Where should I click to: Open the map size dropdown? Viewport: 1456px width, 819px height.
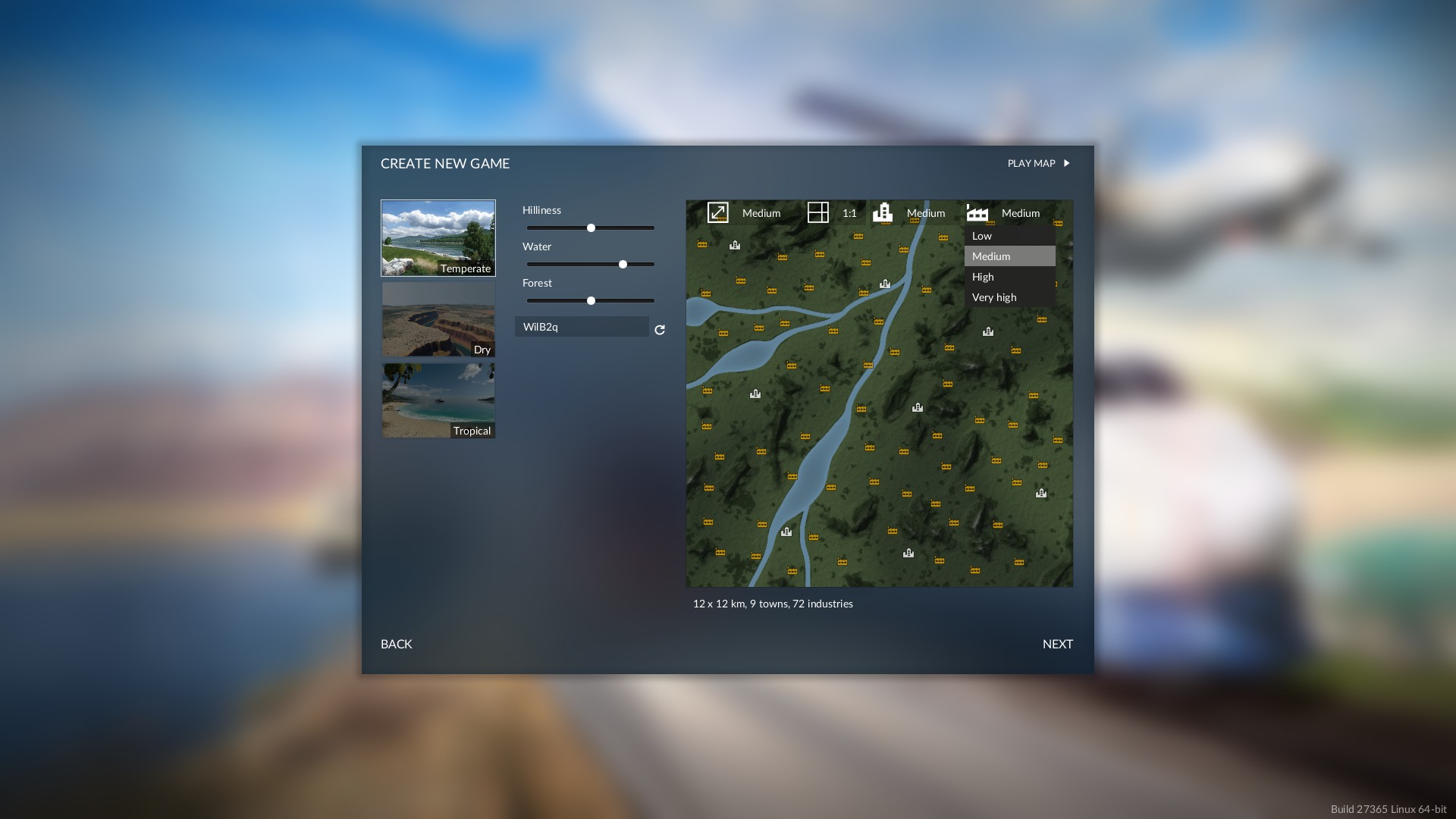[x=745, y=213]
